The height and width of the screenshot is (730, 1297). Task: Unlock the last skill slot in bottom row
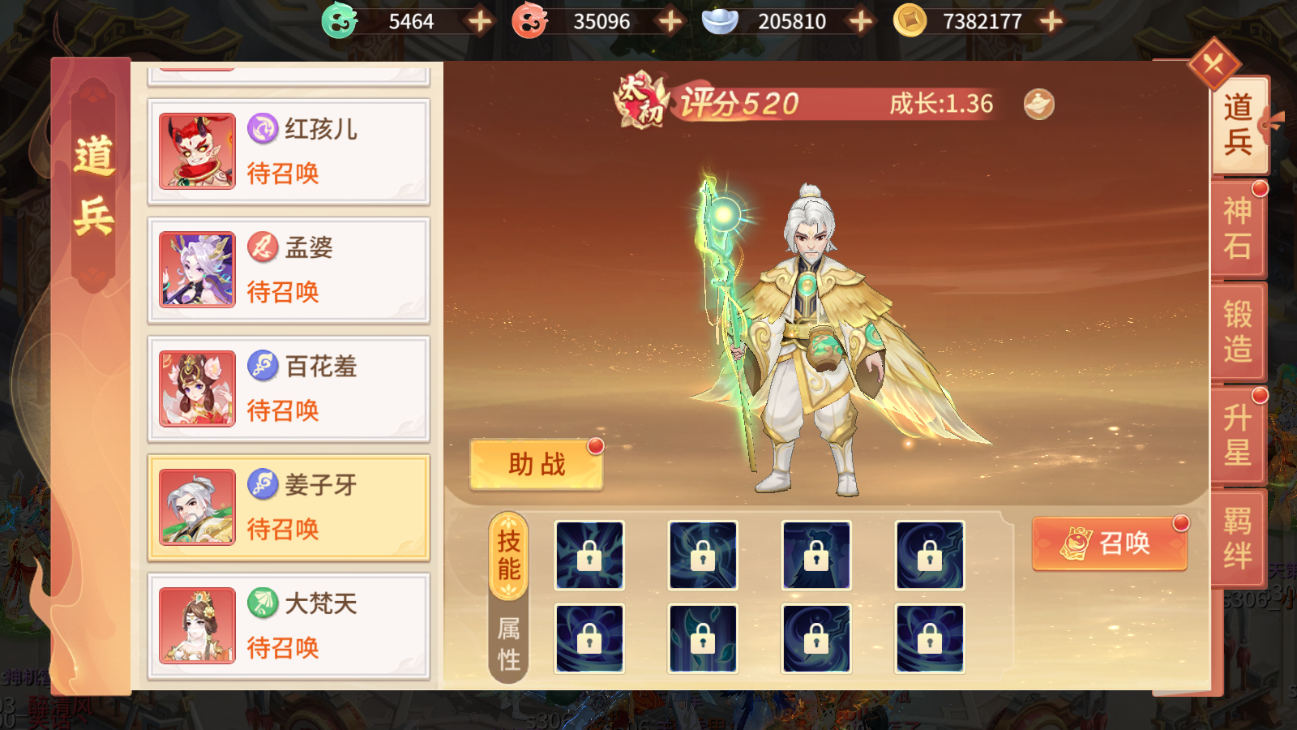click(930, 638)
